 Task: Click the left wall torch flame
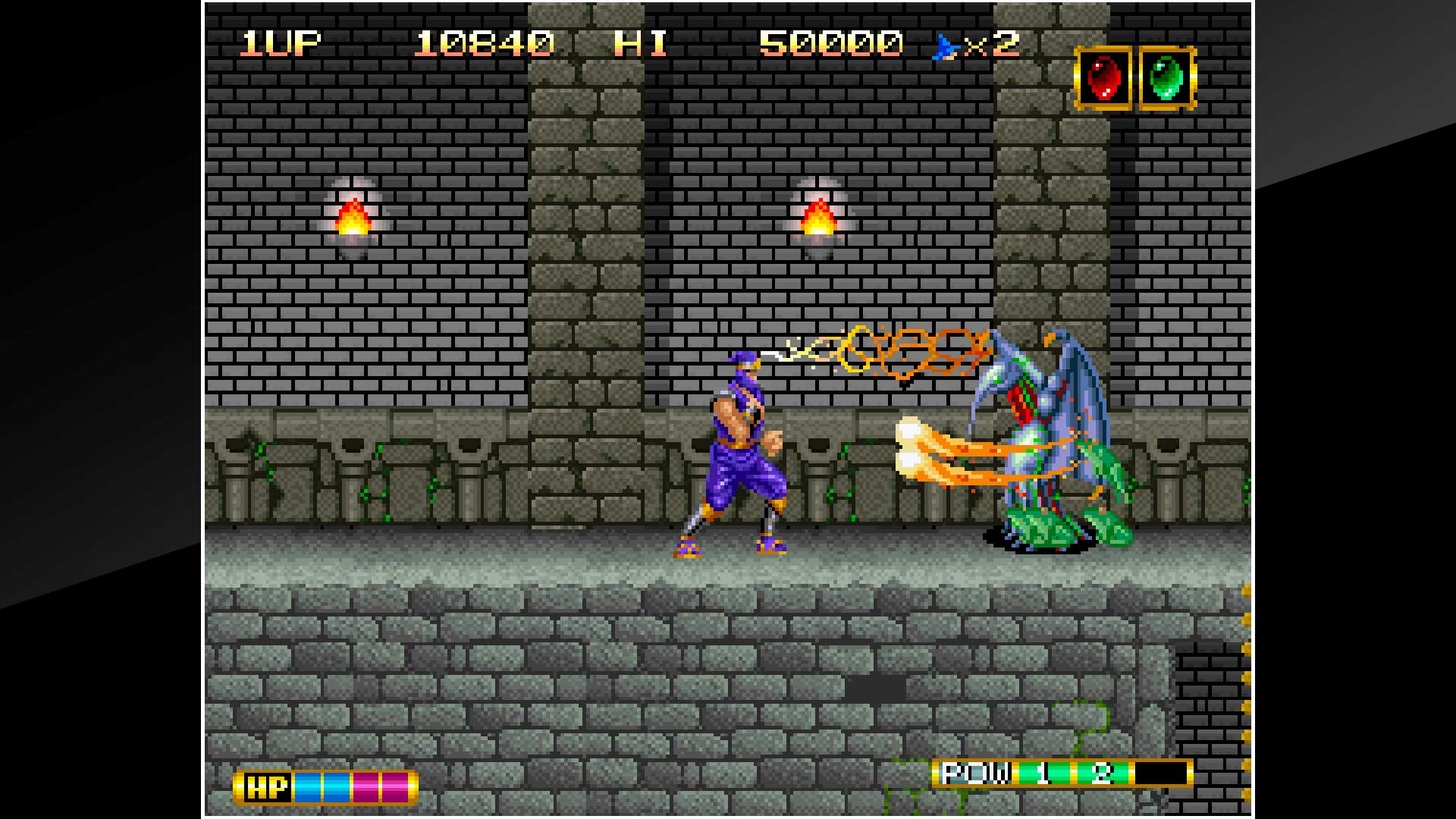(352, 216)
